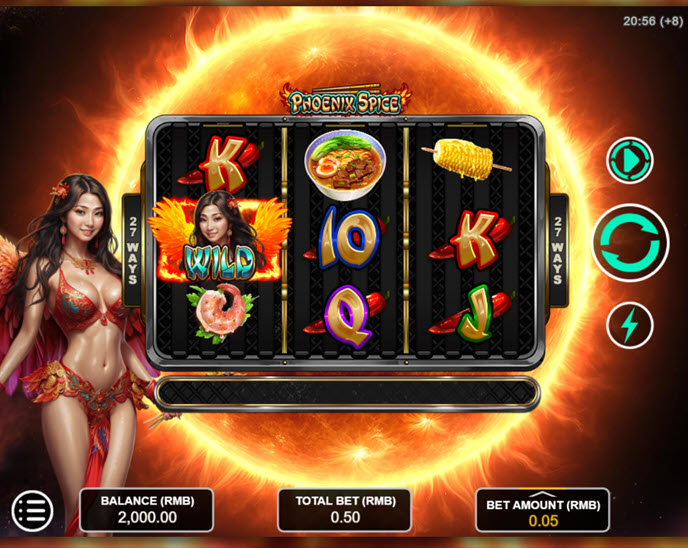Open the Bet Amount selector
The height and width of the screenshot is (548, 688).
coord(542,511)
